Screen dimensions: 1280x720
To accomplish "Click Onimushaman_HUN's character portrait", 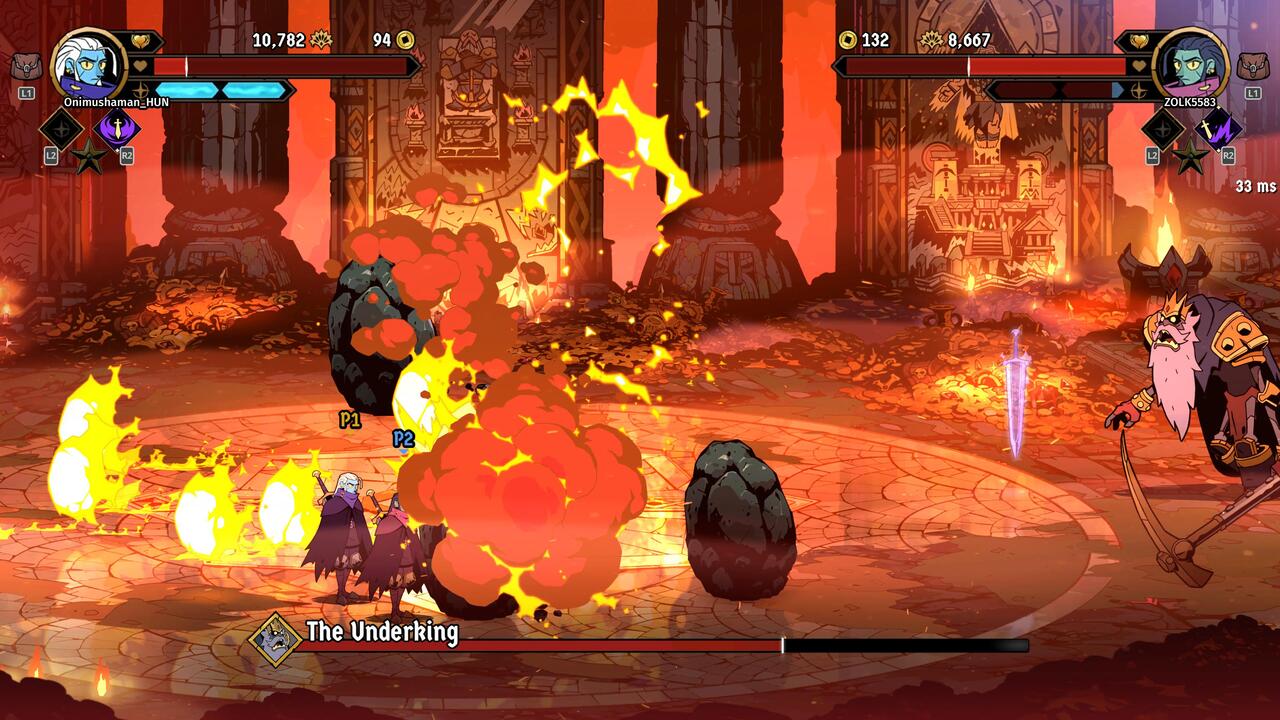I will tap(88, 64).
